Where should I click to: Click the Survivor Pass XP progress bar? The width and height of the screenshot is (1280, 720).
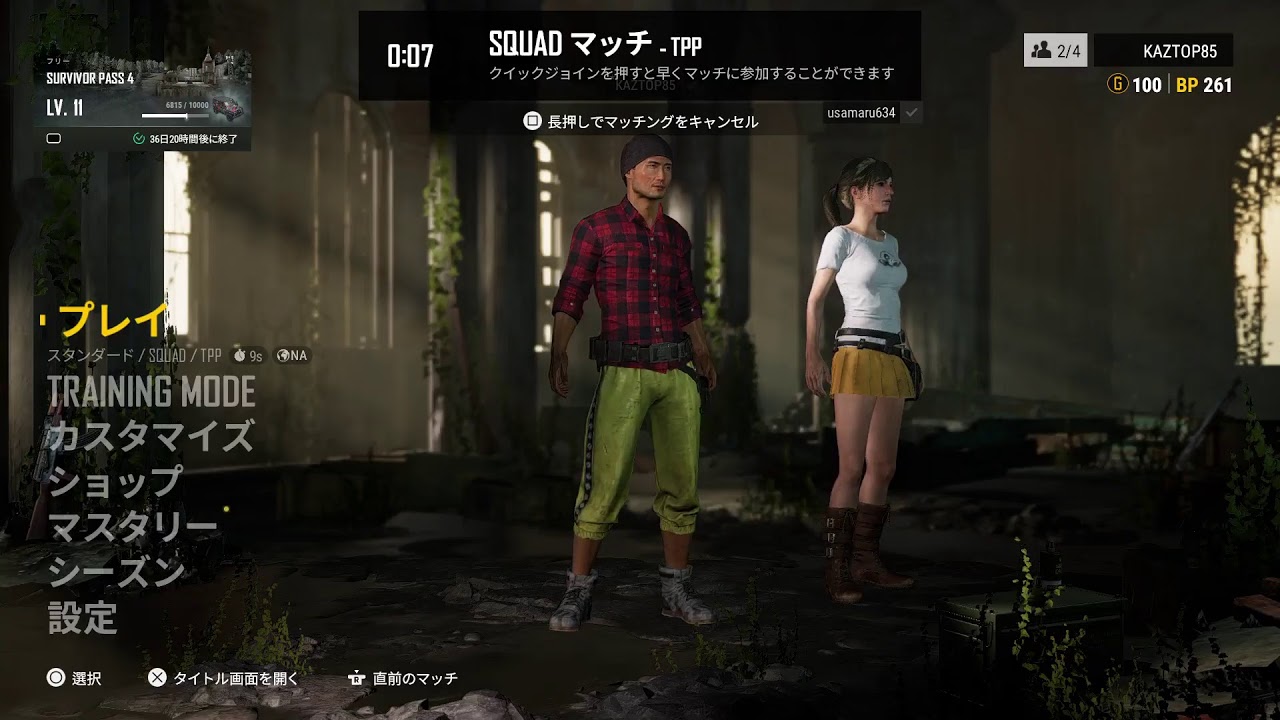coord(174,115)
